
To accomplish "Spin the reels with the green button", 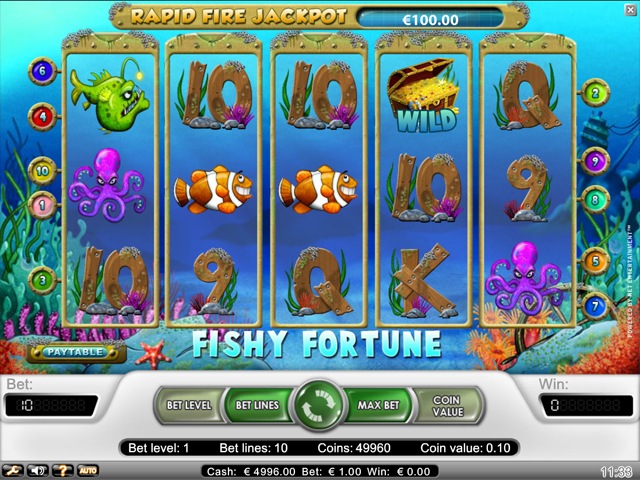I will pyautogui.click(x=319, y=407).
